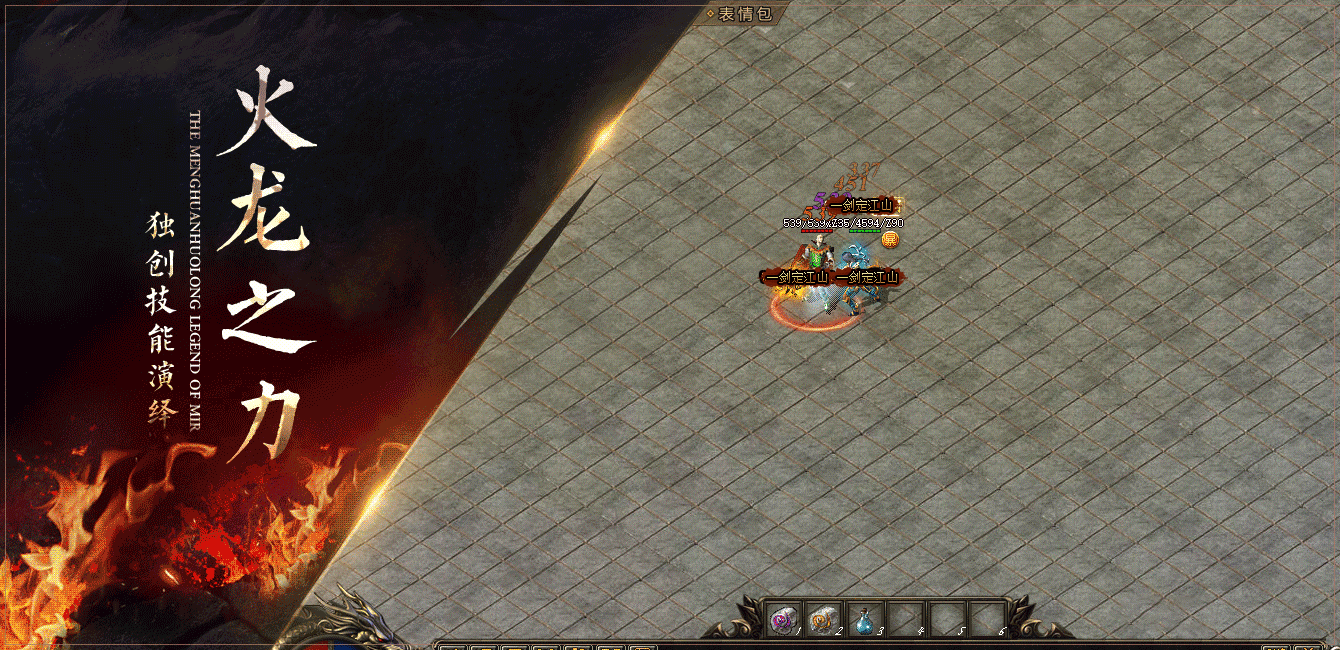Screen dimensions: 1340x650
Task: Use the purple scroll in hotbar slot 1
Action: click(x=783, y=621)
